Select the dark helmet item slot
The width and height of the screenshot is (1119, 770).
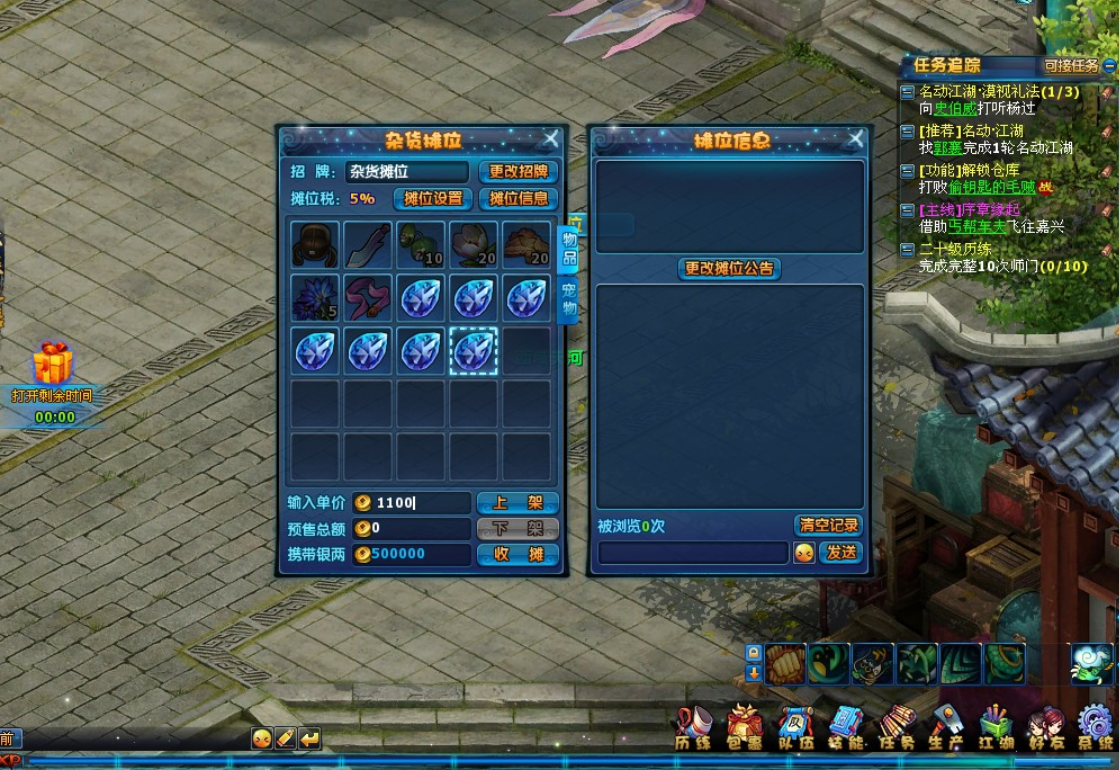pos(315,246)
